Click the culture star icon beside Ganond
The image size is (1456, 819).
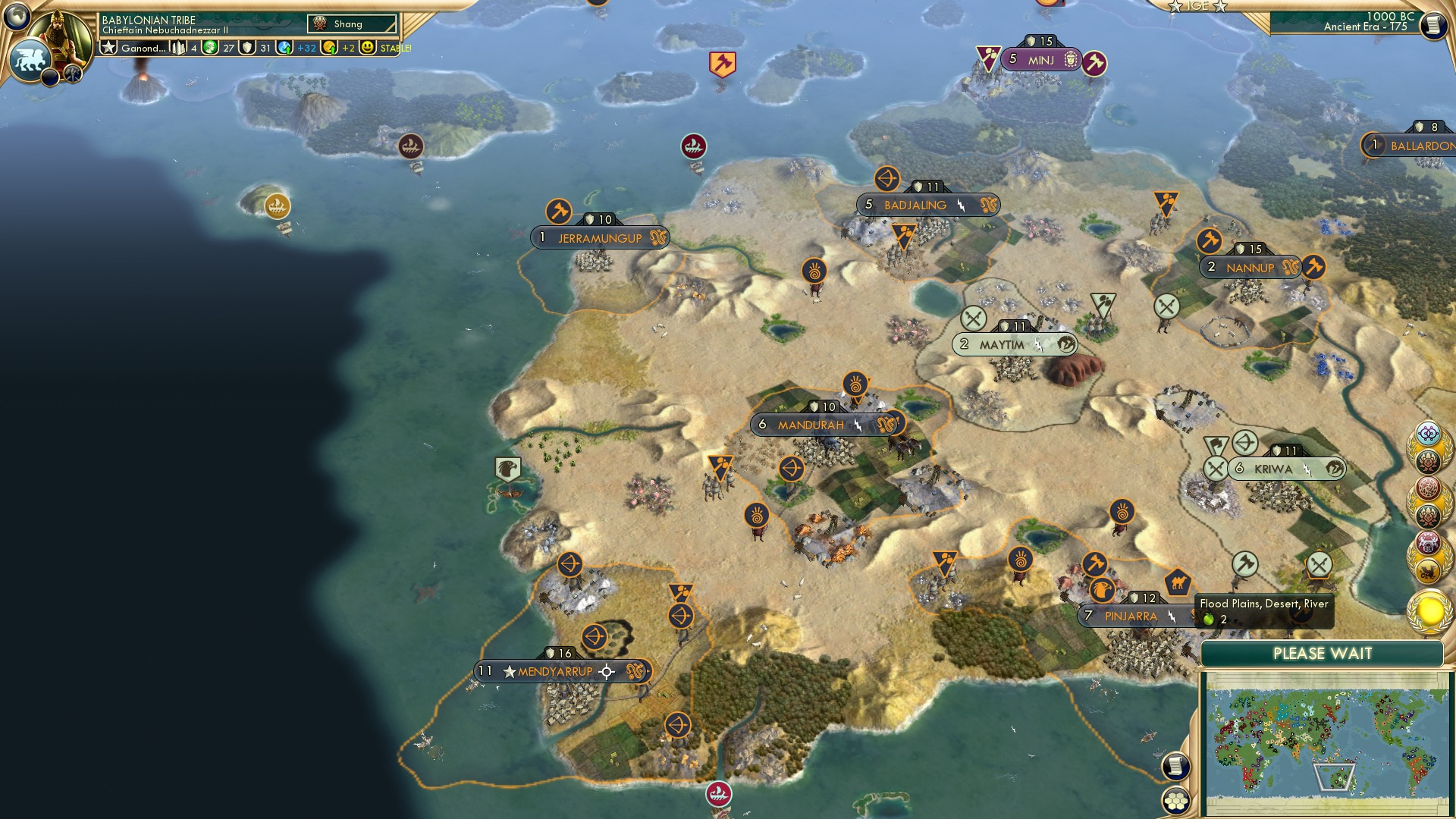click(x=110, y=48)
